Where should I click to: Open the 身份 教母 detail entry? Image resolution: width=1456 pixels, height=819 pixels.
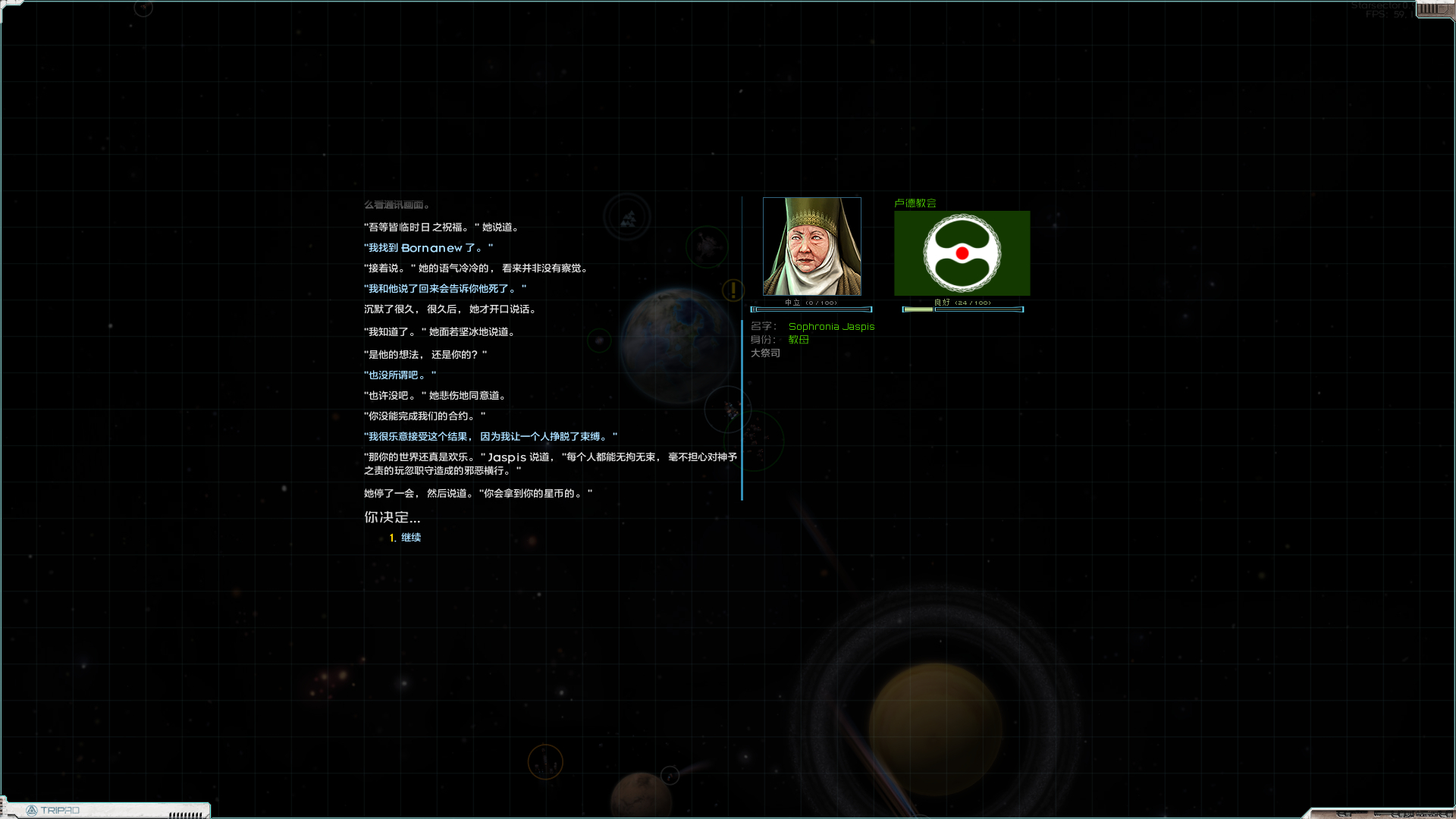click(x=799, y=340)
